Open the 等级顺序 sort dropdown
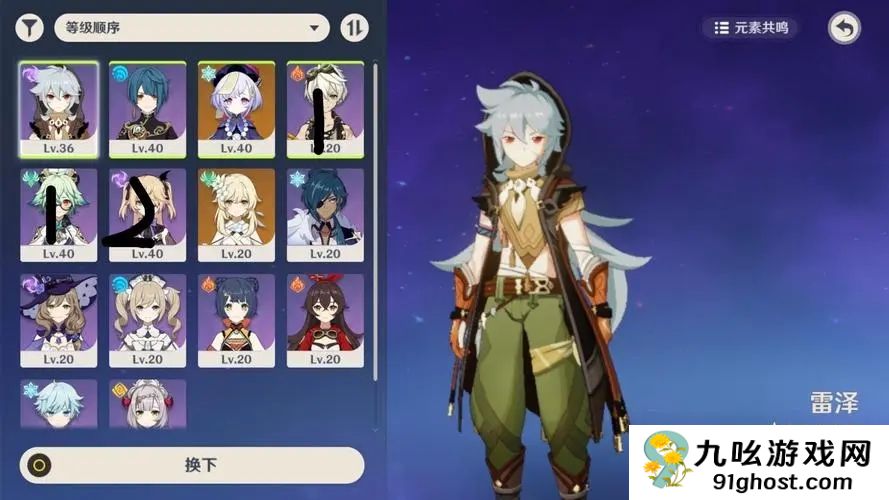The width and height of the screenshot is (889, 500). click(192, 28)
